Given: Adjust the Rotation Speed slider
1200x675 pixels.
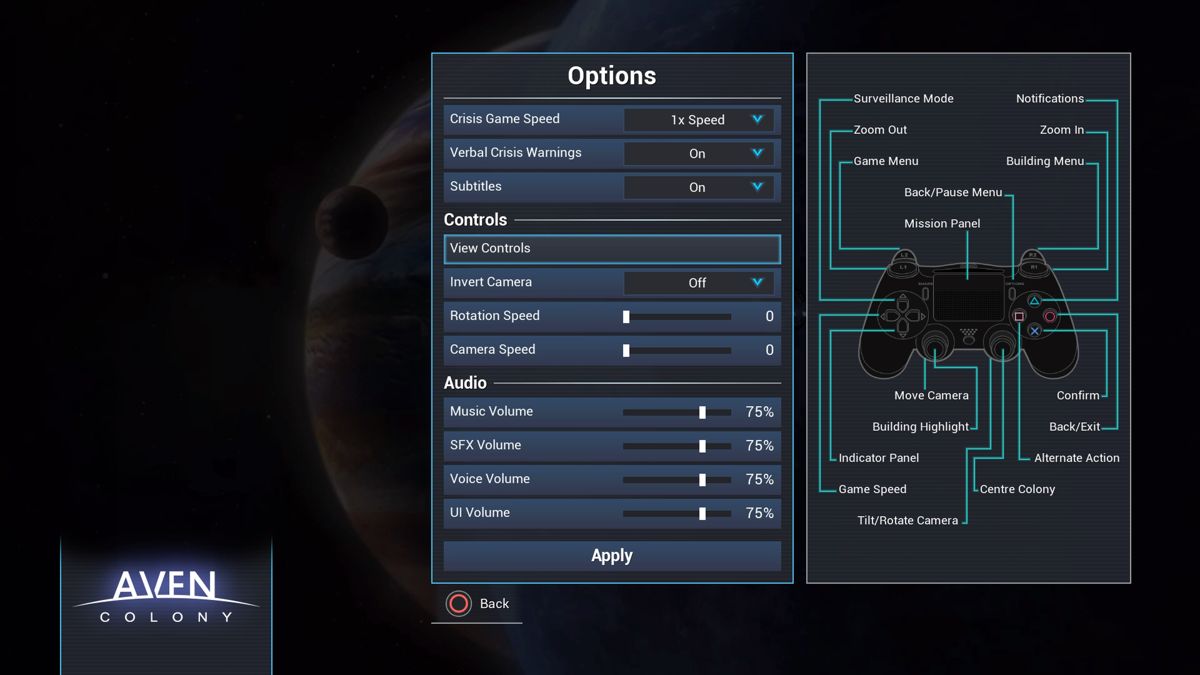Looking at the screenshot, I should click(627, 317).
